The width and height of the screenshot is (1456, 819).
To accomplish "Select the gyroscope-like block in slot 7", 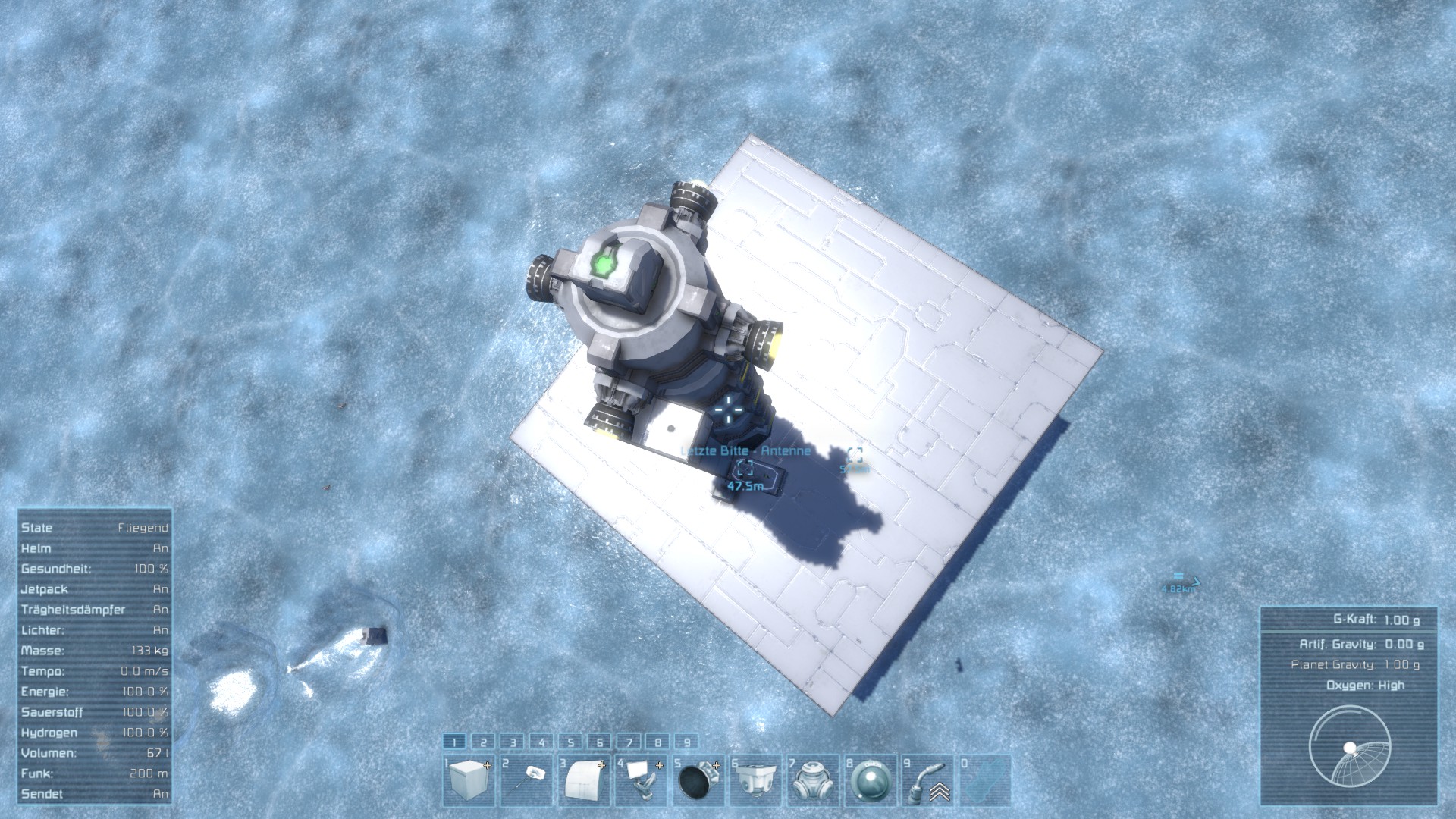I will [812, 780].
